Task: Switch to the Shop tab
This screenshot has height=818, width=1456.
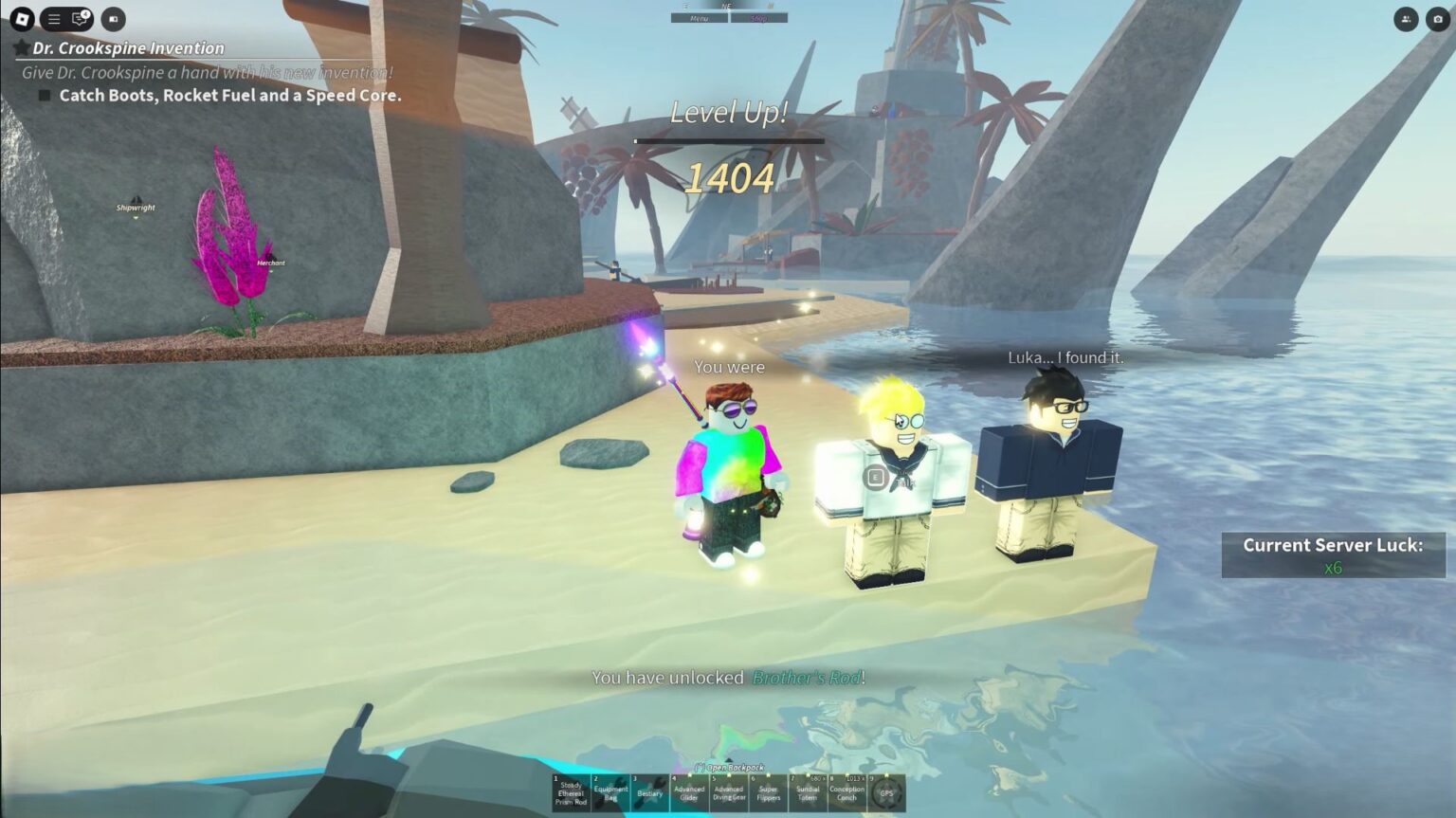Action: point(758,17)
